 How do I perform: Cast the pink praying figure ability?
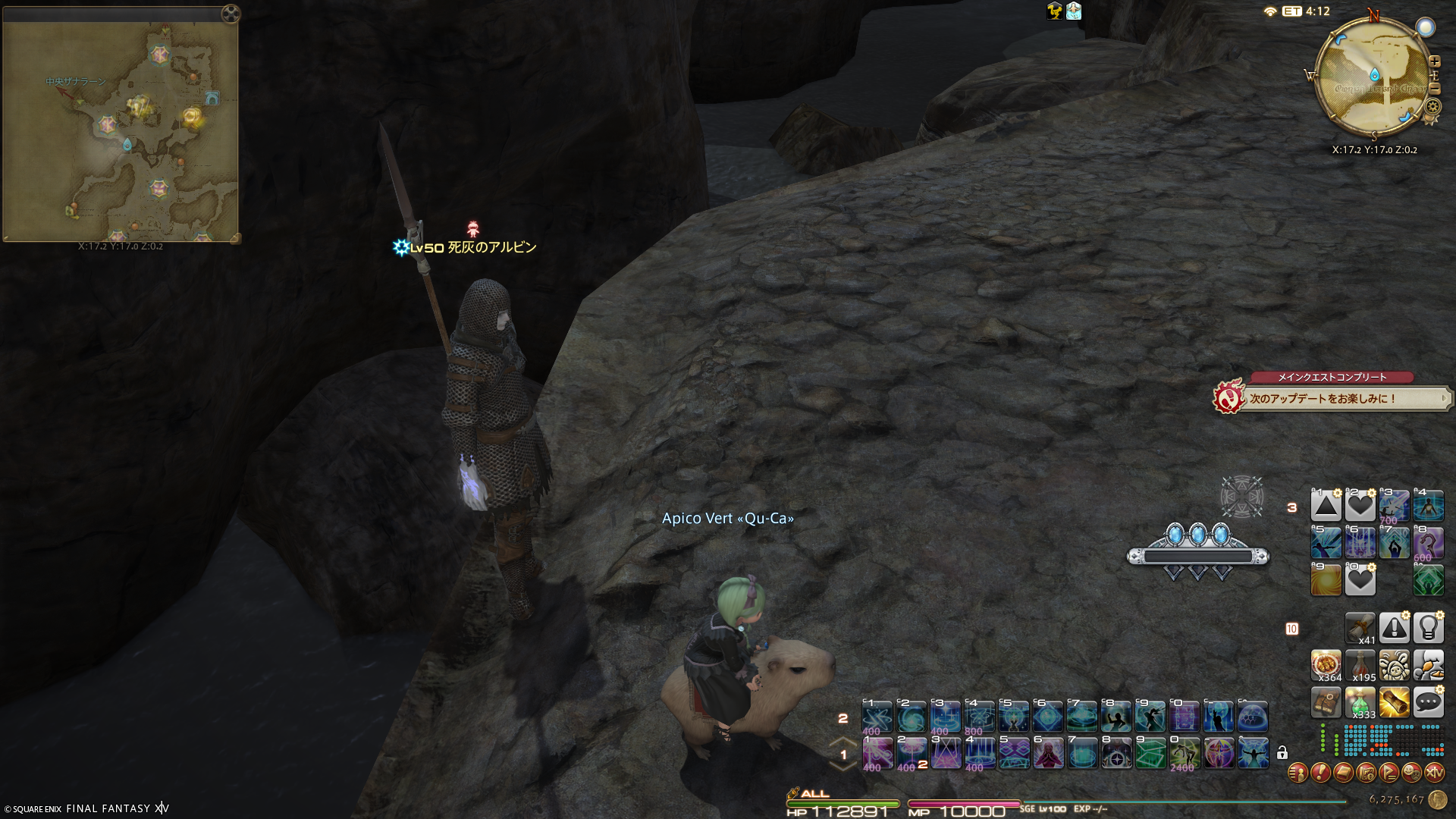(1048, 753)
